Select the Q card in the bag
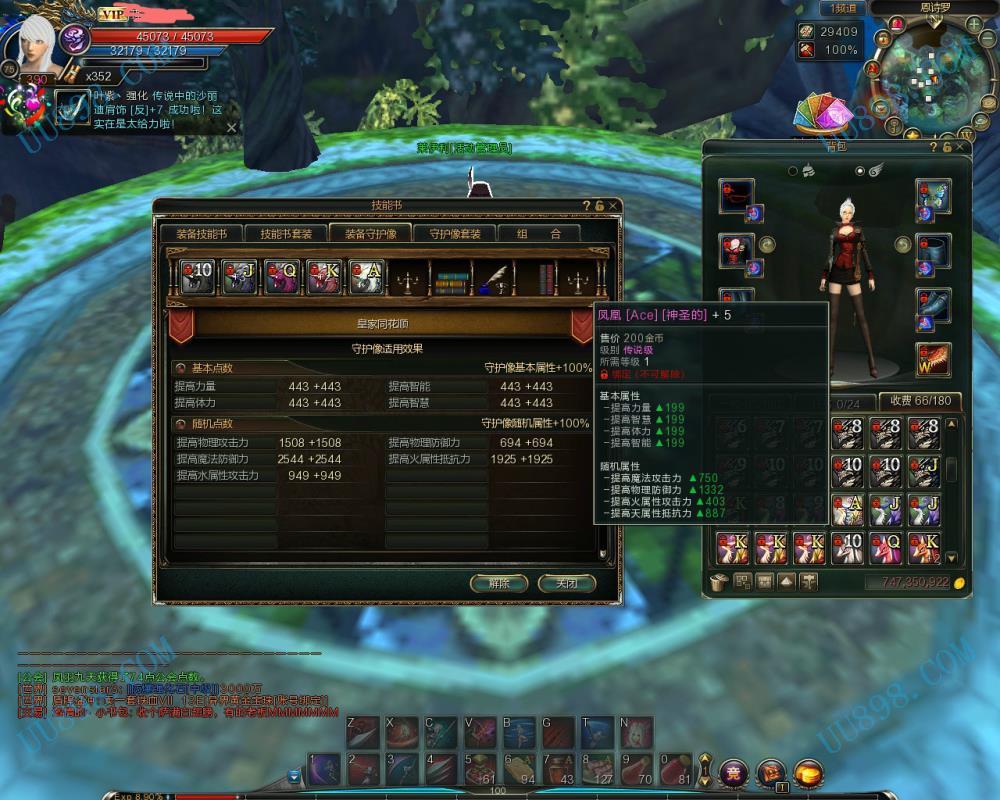 [x=890, y=547]
